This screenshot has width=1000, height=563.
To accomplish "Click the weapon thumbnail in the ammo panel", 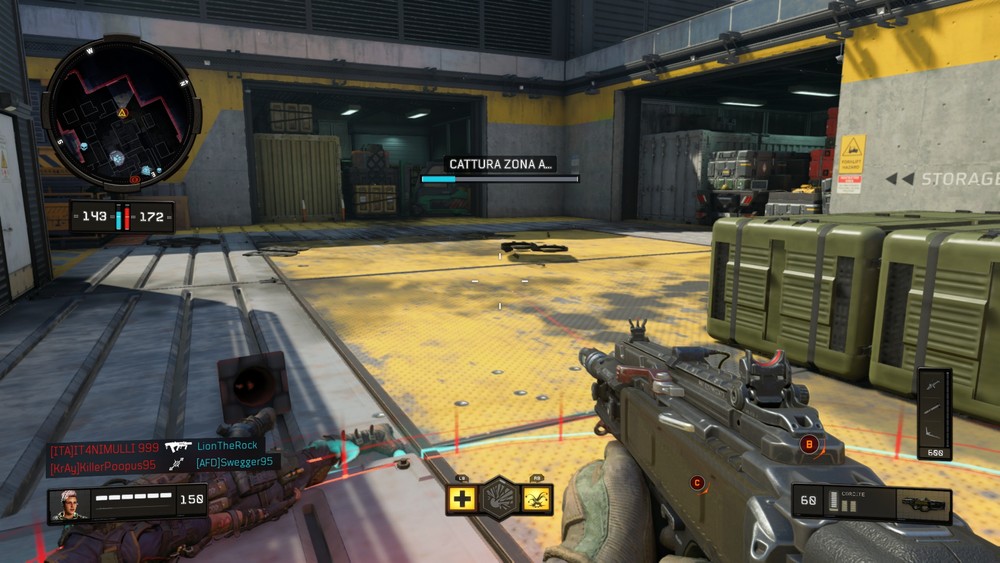I will coord(922,504).
